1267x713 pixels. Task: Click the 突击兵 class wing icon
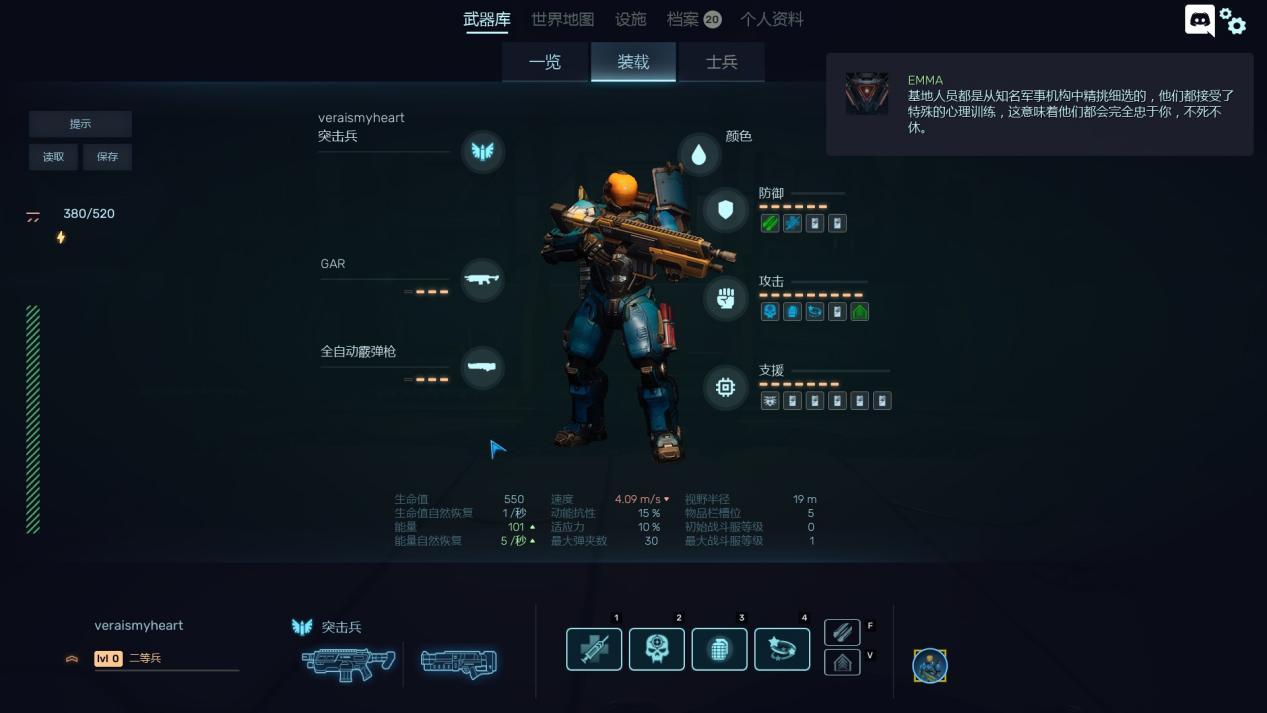coord(482,151)
